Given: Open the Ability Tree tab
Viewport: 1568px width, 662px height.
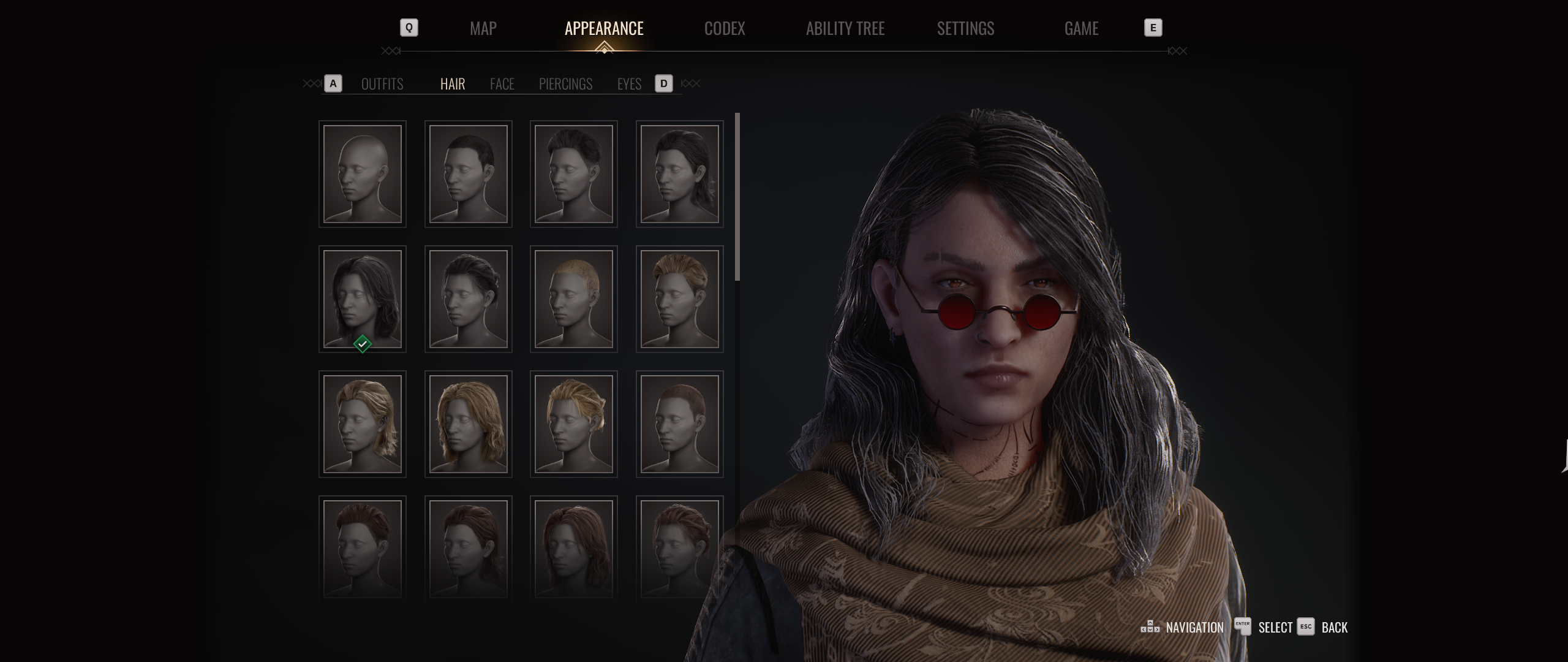Looking at the screenshot, I should point(845,28).
